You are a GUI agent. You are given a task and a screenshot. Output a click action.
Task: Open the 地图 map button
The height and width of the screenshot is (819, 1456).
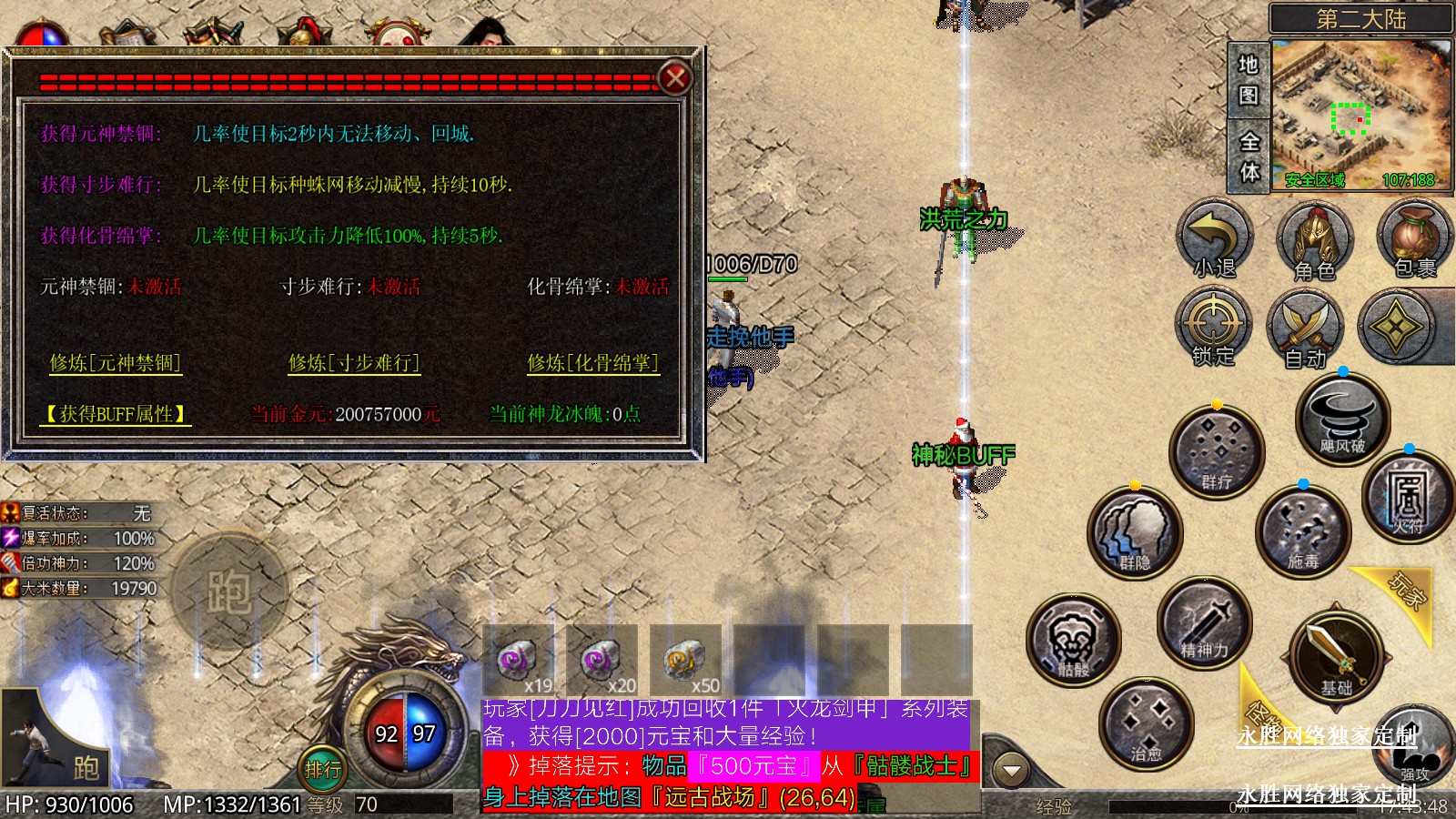click(1248, 80)
